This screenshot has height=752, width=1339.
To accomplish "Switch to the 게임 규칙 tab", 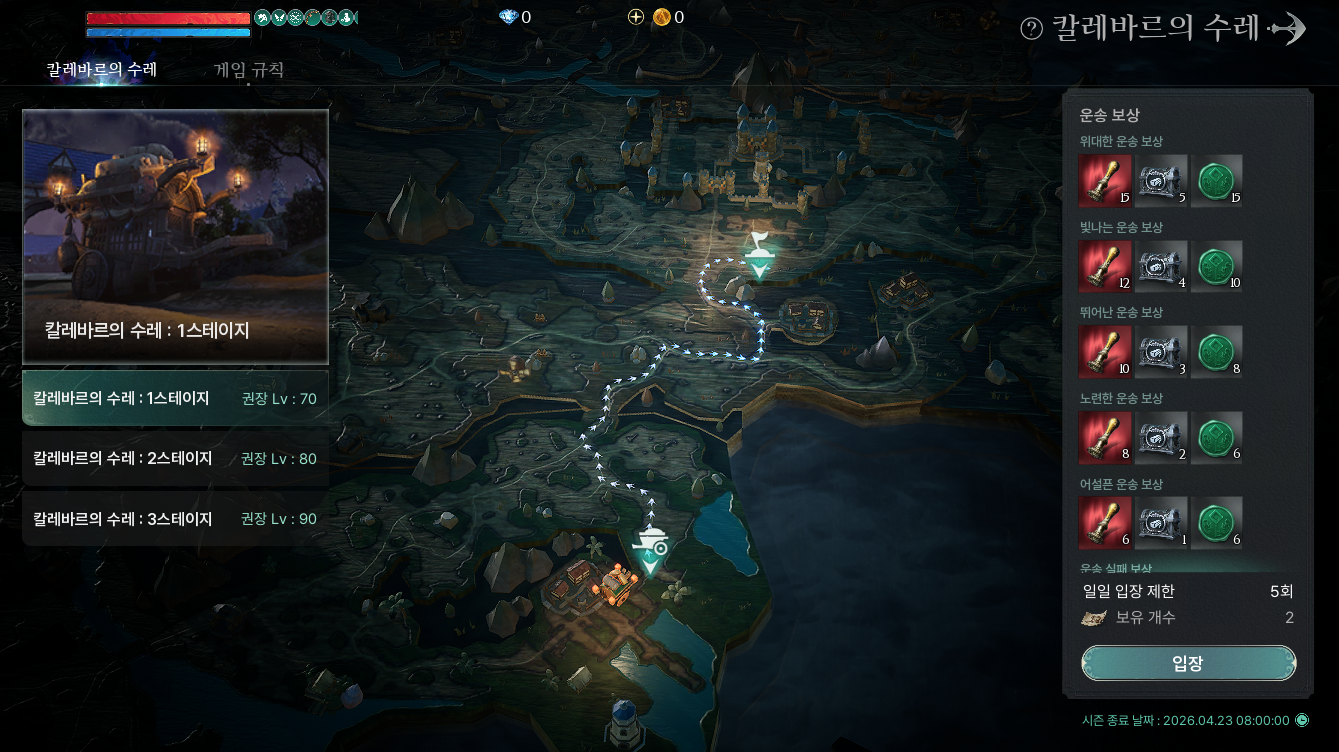I will pyautogui.click(x=249, y=70).
